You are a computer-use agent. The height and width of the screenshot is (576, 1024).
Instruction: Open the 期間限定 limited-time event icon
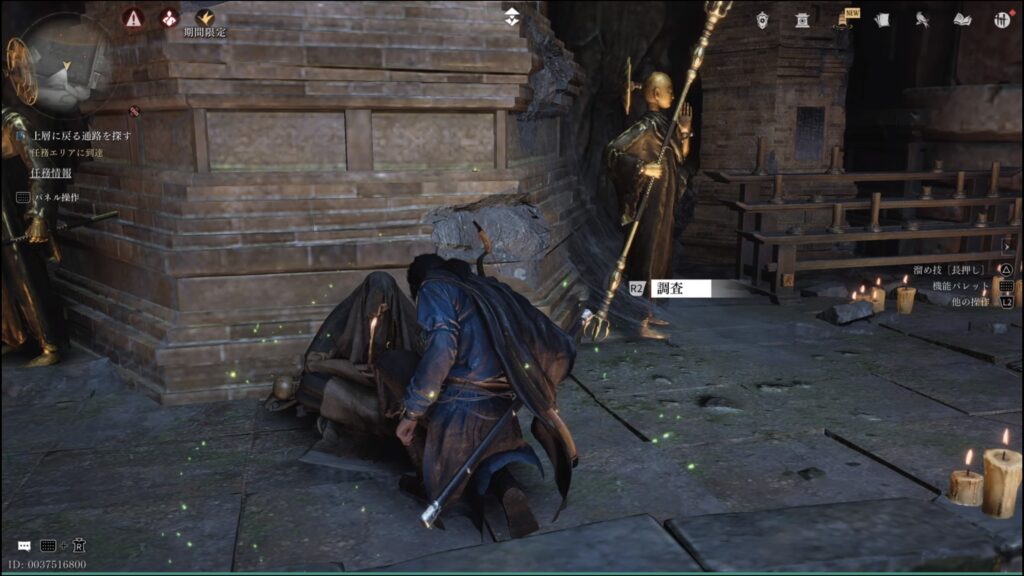coord(205,18)
